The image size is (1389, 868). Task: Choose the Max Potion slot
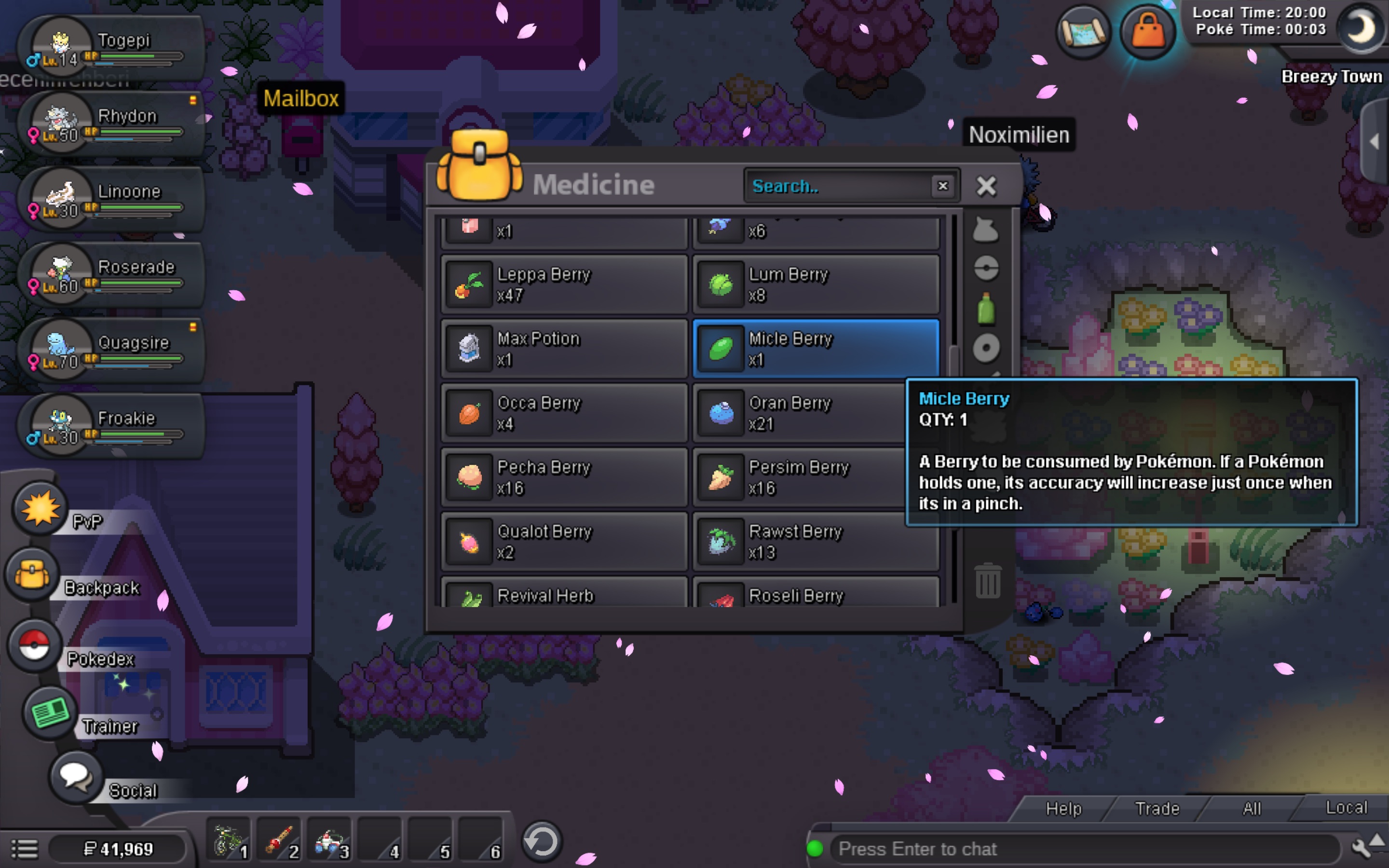click(564, 349)
